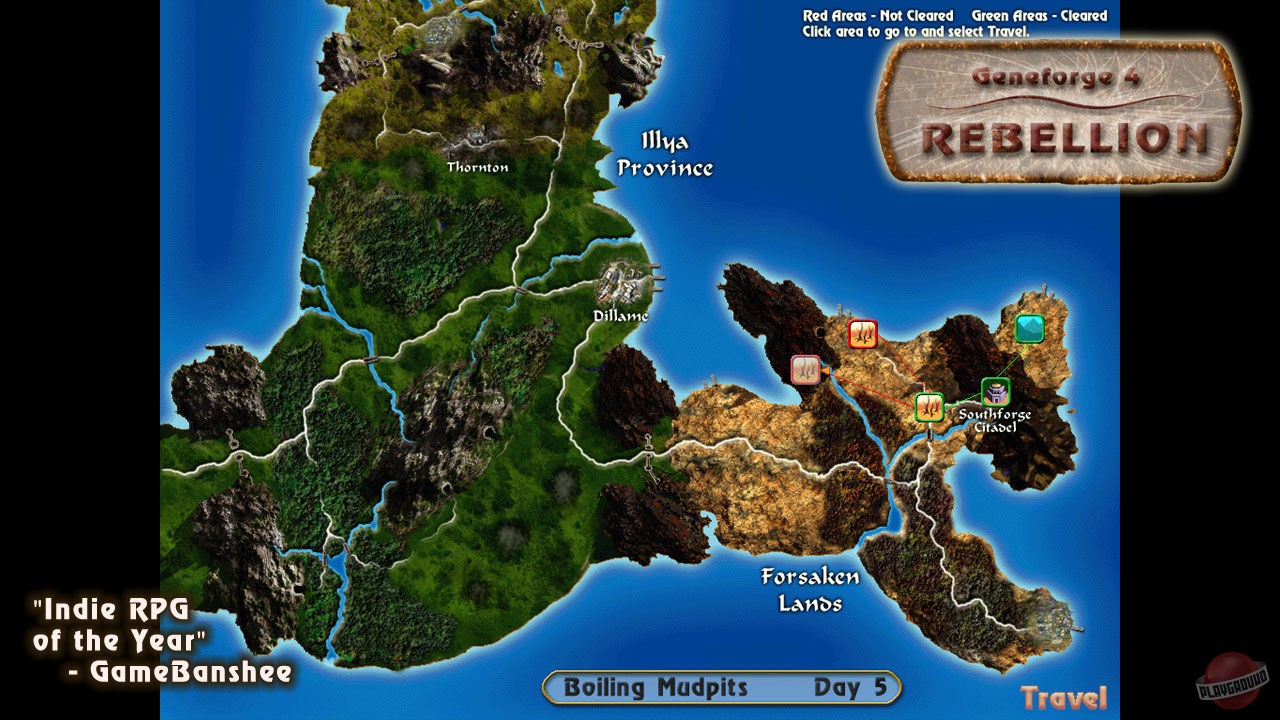Click the green Boiling Mudpits area icon
Image resolution: width=1280 pixels, height=720 pixels.
click(x=928, y=406)
